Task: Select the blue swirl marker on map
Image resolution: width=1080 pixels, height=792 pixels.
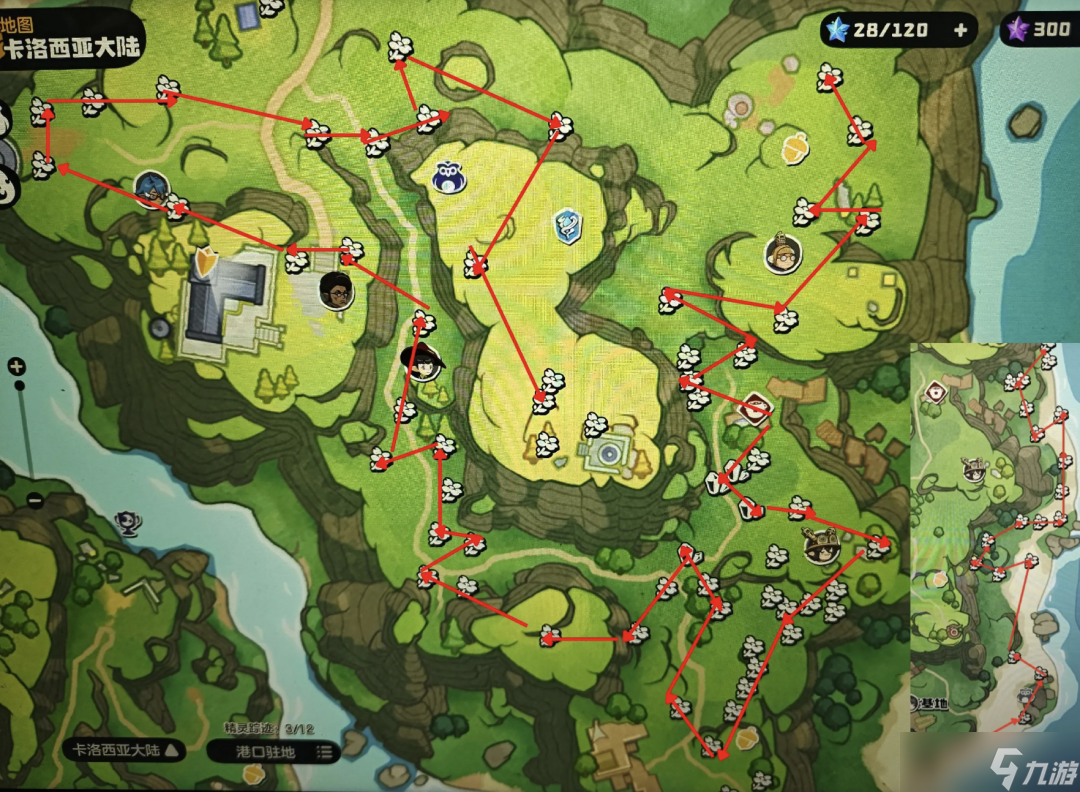Action: (x=568, y=226)
